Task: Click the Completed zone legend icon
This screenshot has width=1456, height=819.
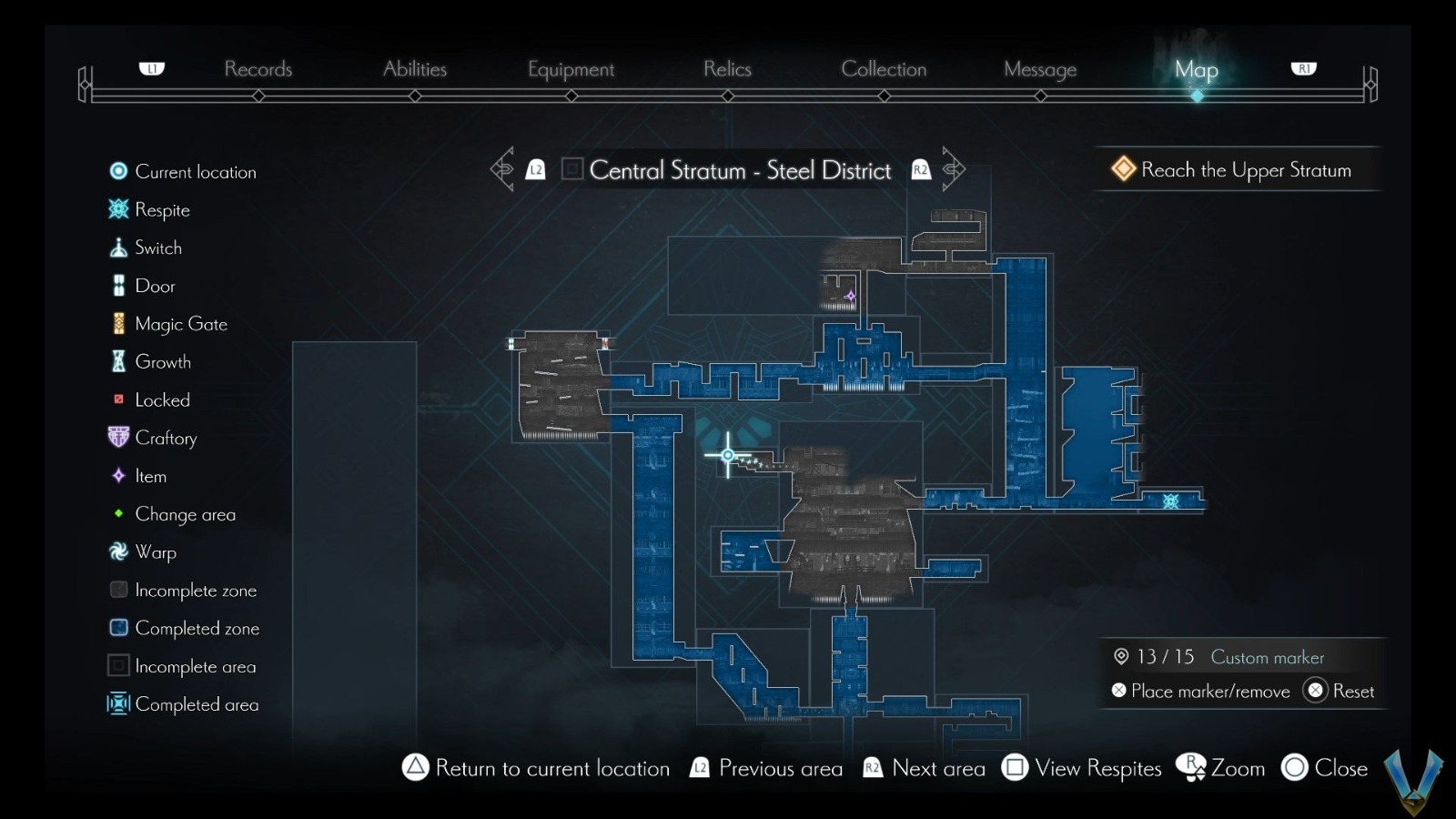Action: (117, 627)
